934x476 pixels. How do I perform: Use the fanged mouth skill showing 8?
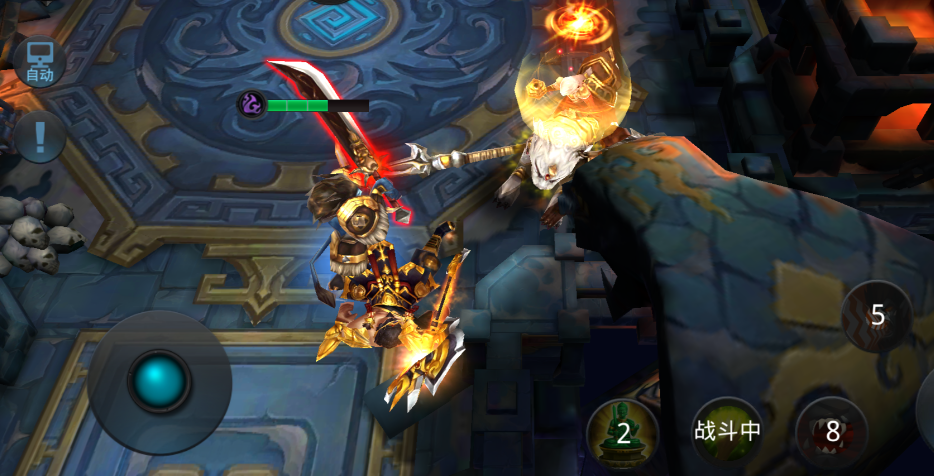[831, 432]
